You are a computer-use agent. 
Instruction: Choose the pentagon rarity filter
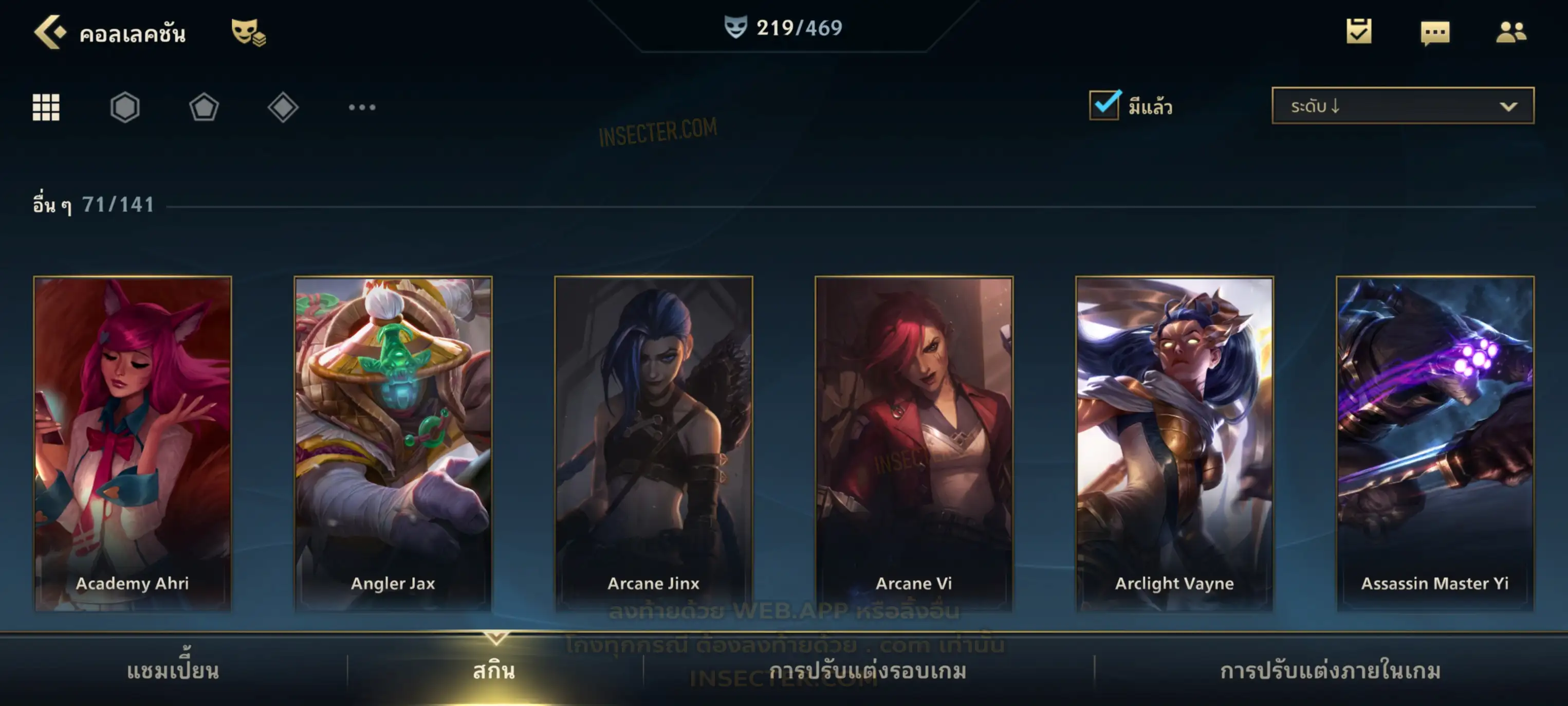[x=204, y=107]
